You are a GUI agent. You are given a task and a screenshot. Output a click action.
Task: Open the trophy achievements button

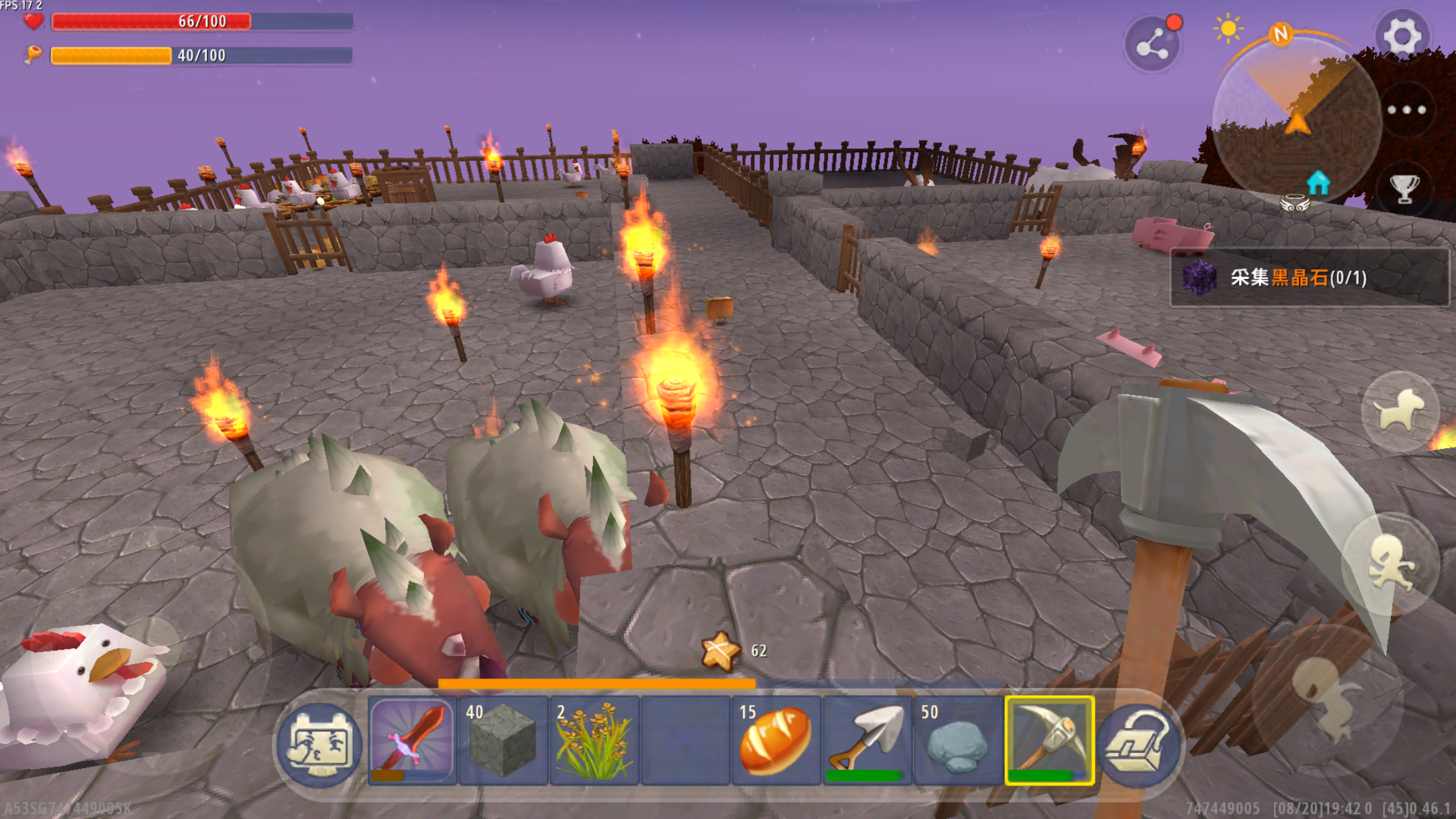click(1405, 189)
